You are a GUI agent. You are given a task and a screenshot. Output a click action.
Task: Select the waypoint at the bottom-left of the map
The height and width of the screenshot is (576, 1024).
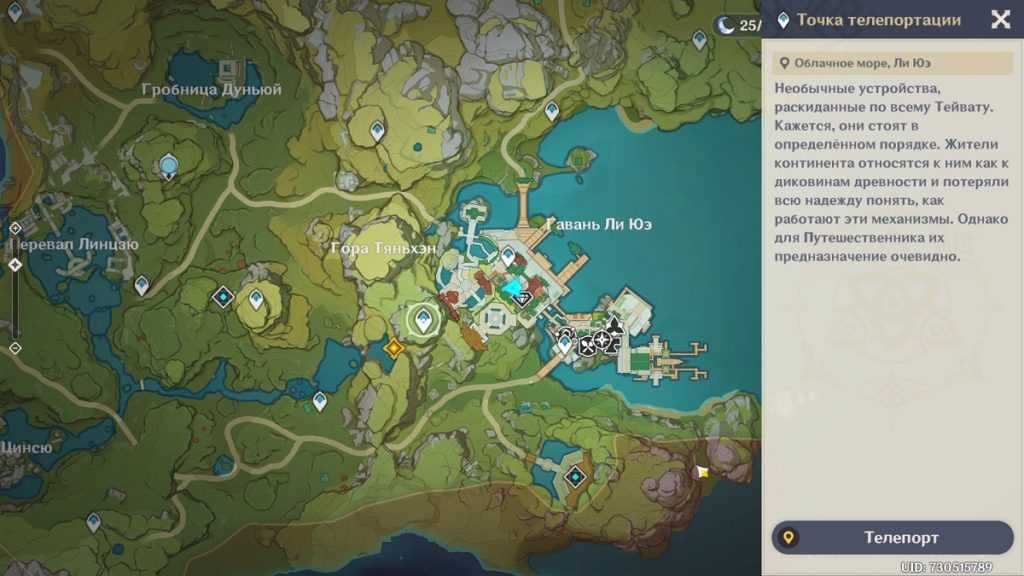click(x=93, y=521)
